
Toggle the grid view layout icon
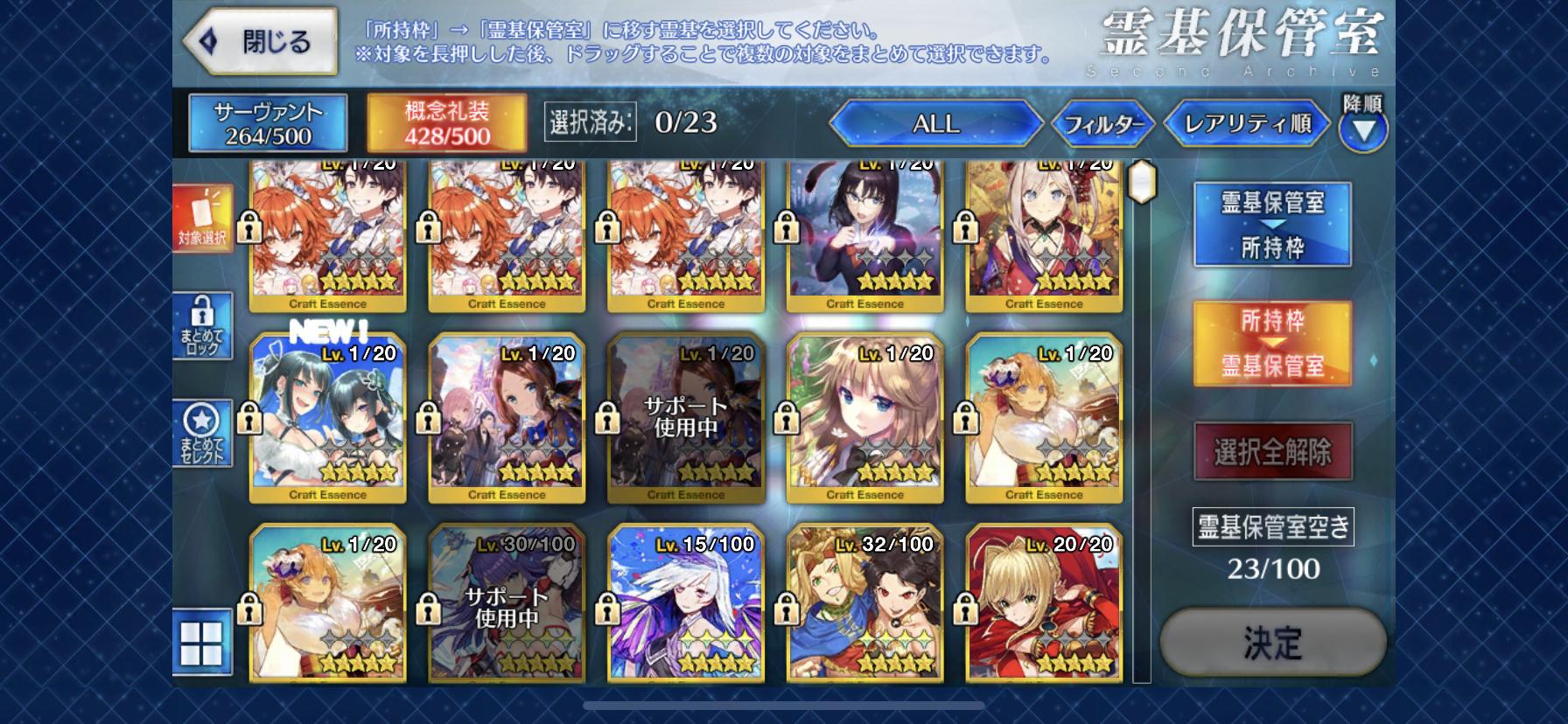click(203, 644)
